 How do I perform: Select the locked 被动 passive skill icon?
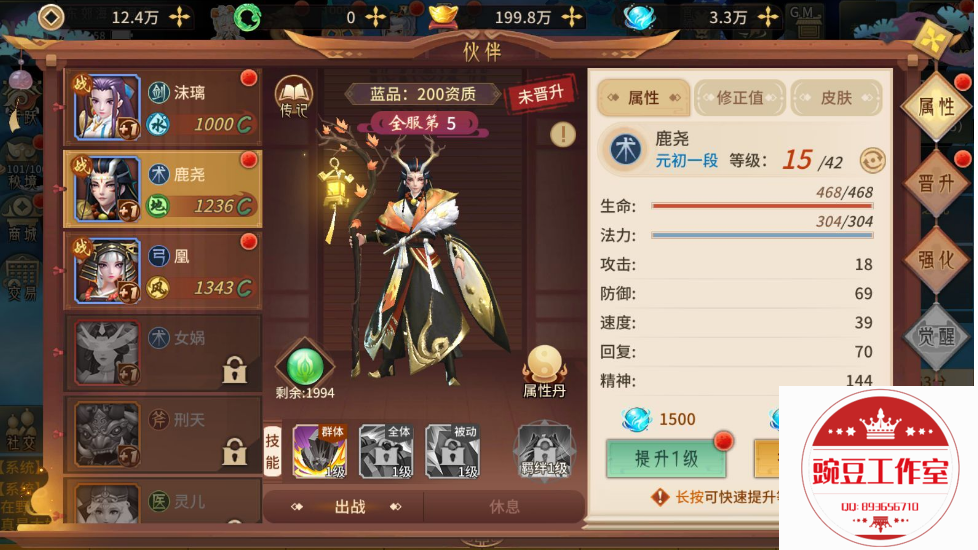coord(452,452)
